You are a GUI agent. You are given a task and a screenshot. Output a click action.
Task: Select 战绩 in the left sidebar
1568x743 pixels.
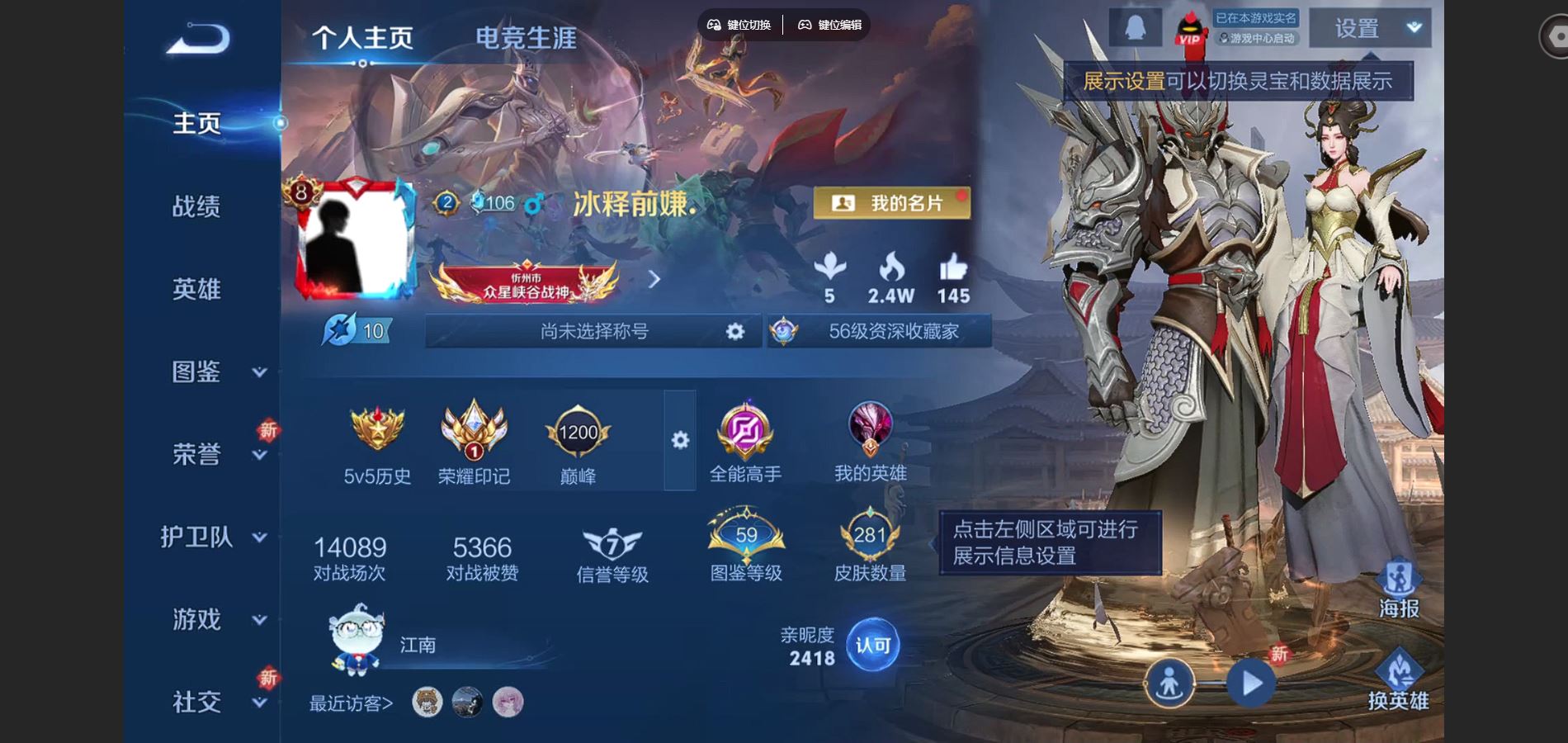[x=196, y=207]
